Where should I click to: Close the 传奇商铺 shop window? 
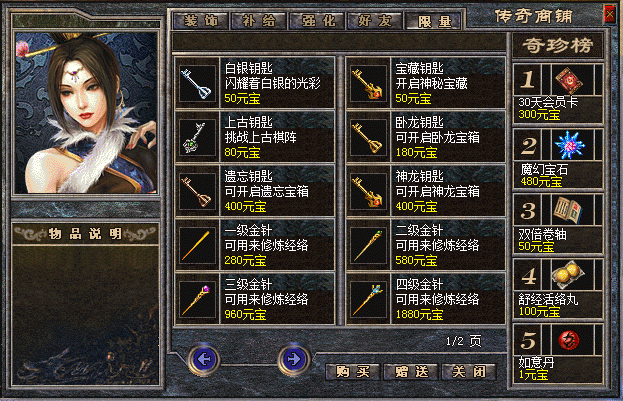click(x=609, y=14)
